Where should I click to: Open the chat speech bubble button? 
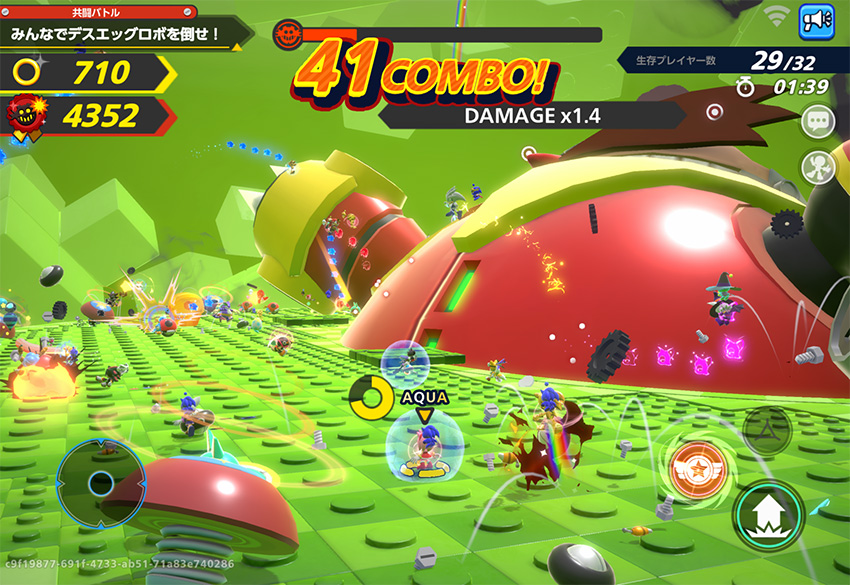click(818, 122)
